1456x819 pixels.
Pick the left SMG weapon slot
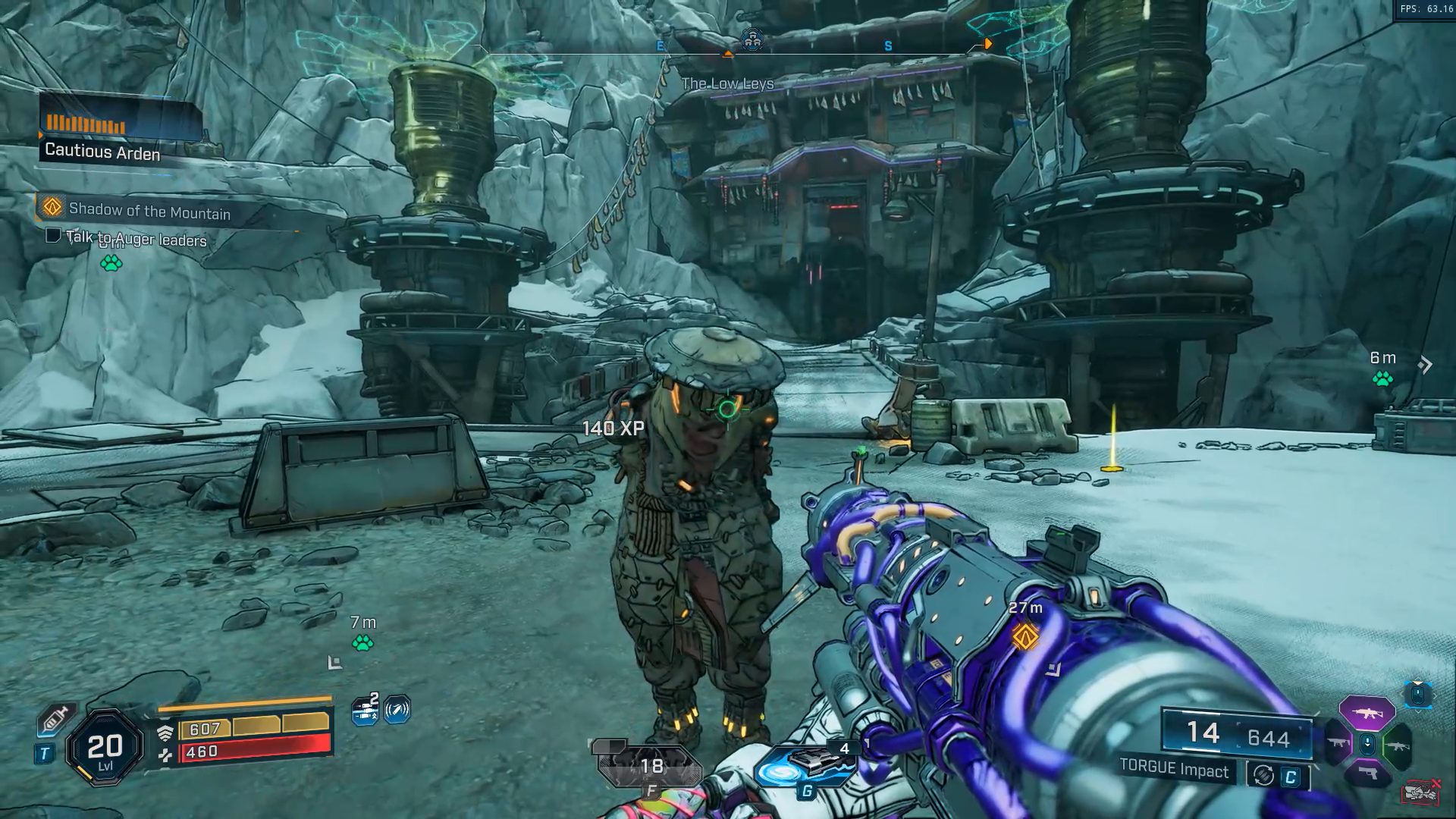1338,744
